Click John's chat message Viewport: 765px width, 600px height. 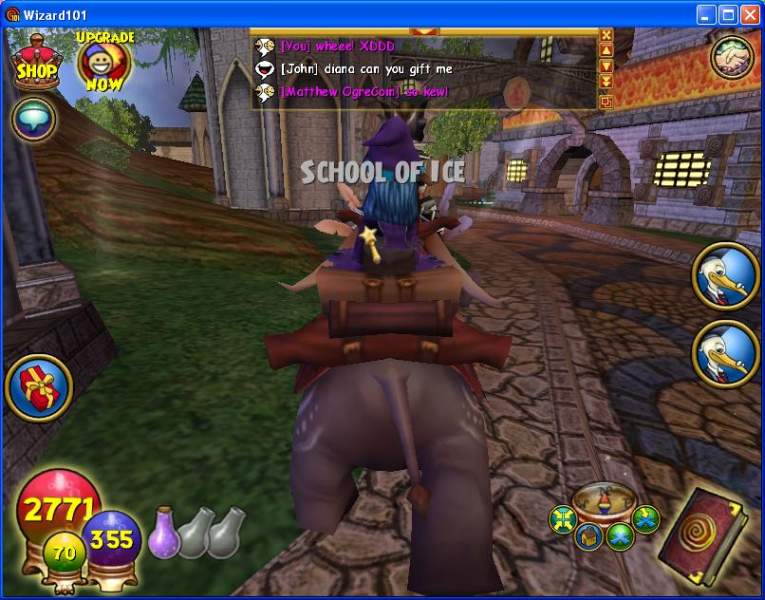point(366,69)
